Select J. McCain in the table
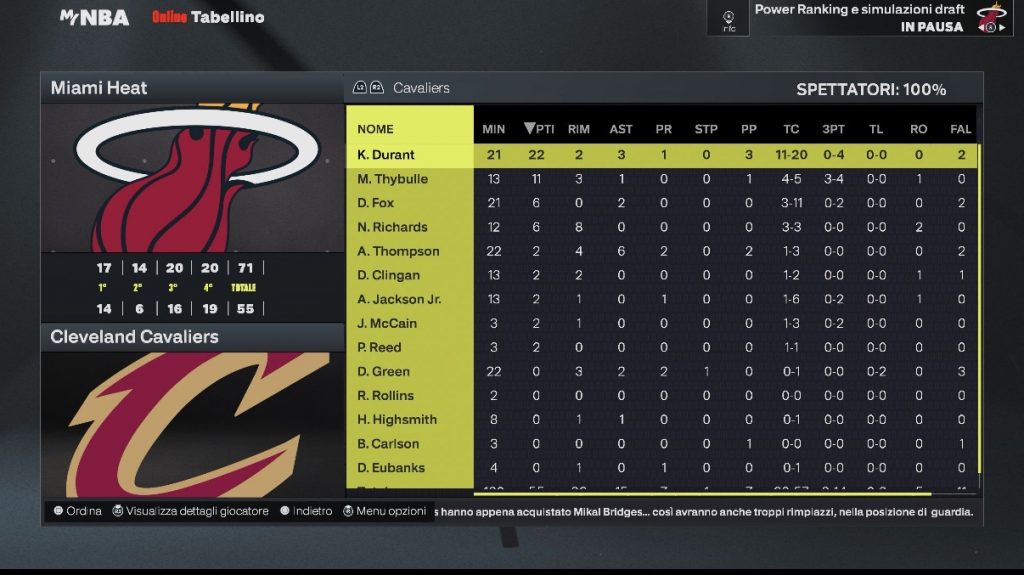Image resolution: width=1024 pixels, height=575 pixels. pyautogui.click(x=387, y=323)
